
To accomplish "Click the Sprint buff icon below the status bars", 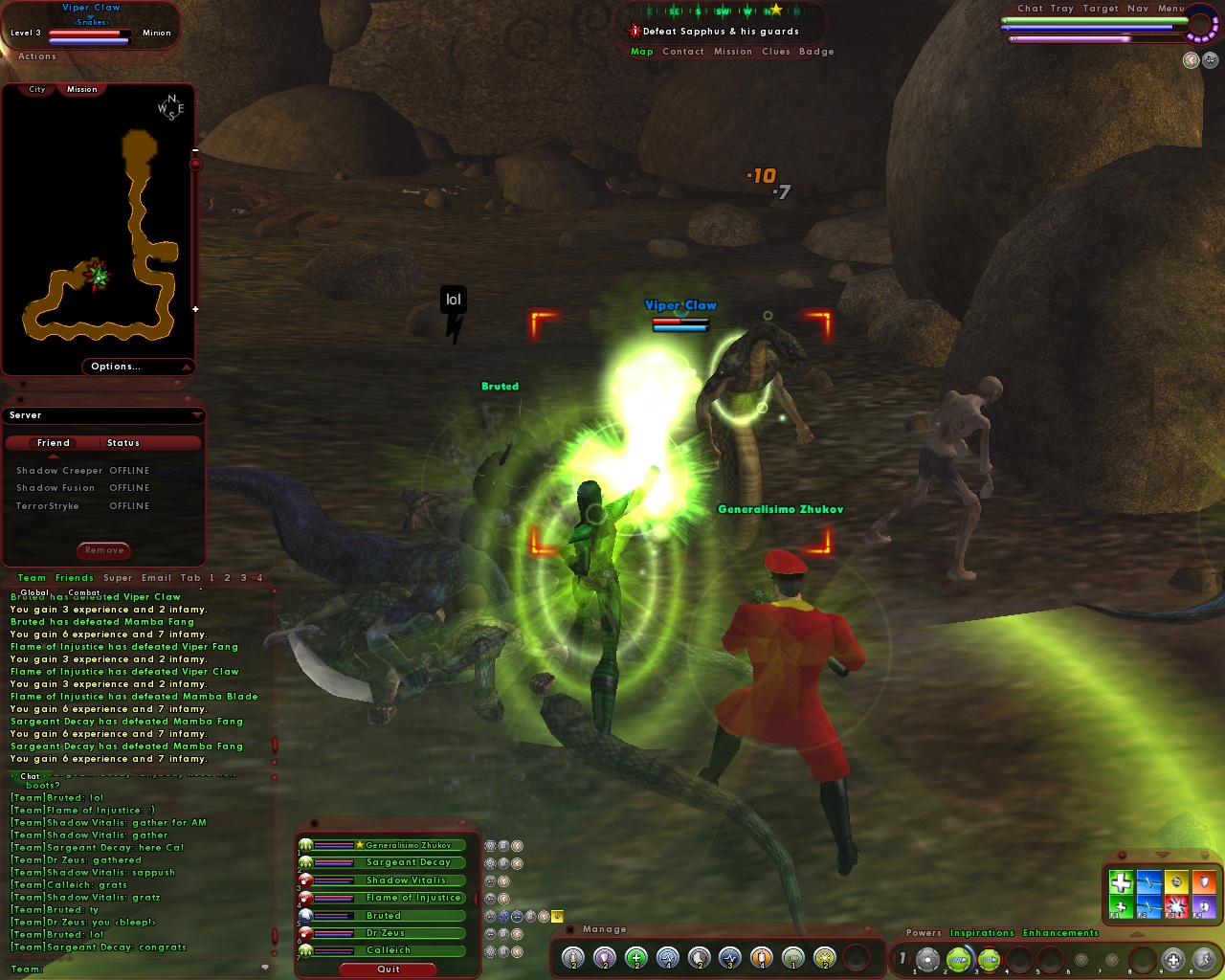I will click(1191, 60).
